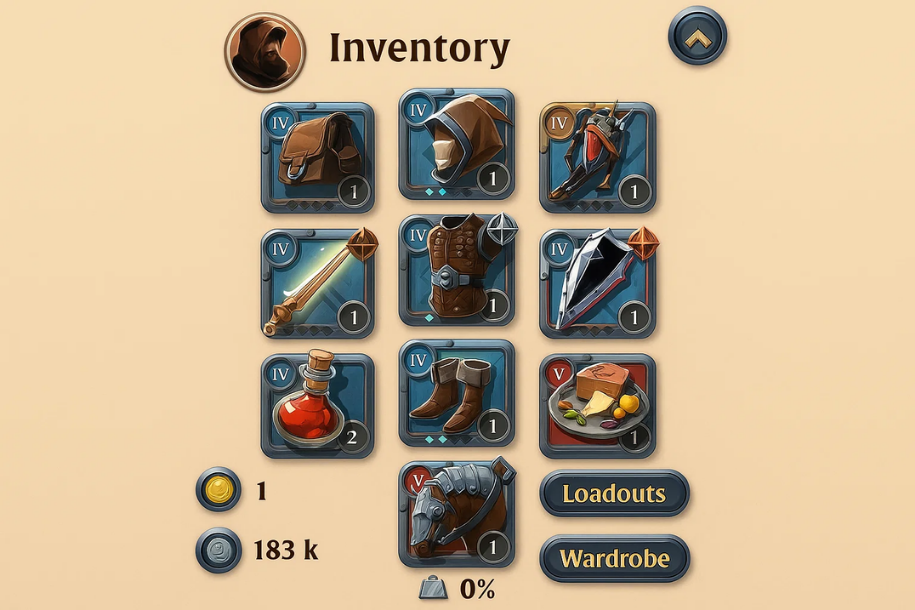Select the shield off-hand slot

(x=598, y=284)
